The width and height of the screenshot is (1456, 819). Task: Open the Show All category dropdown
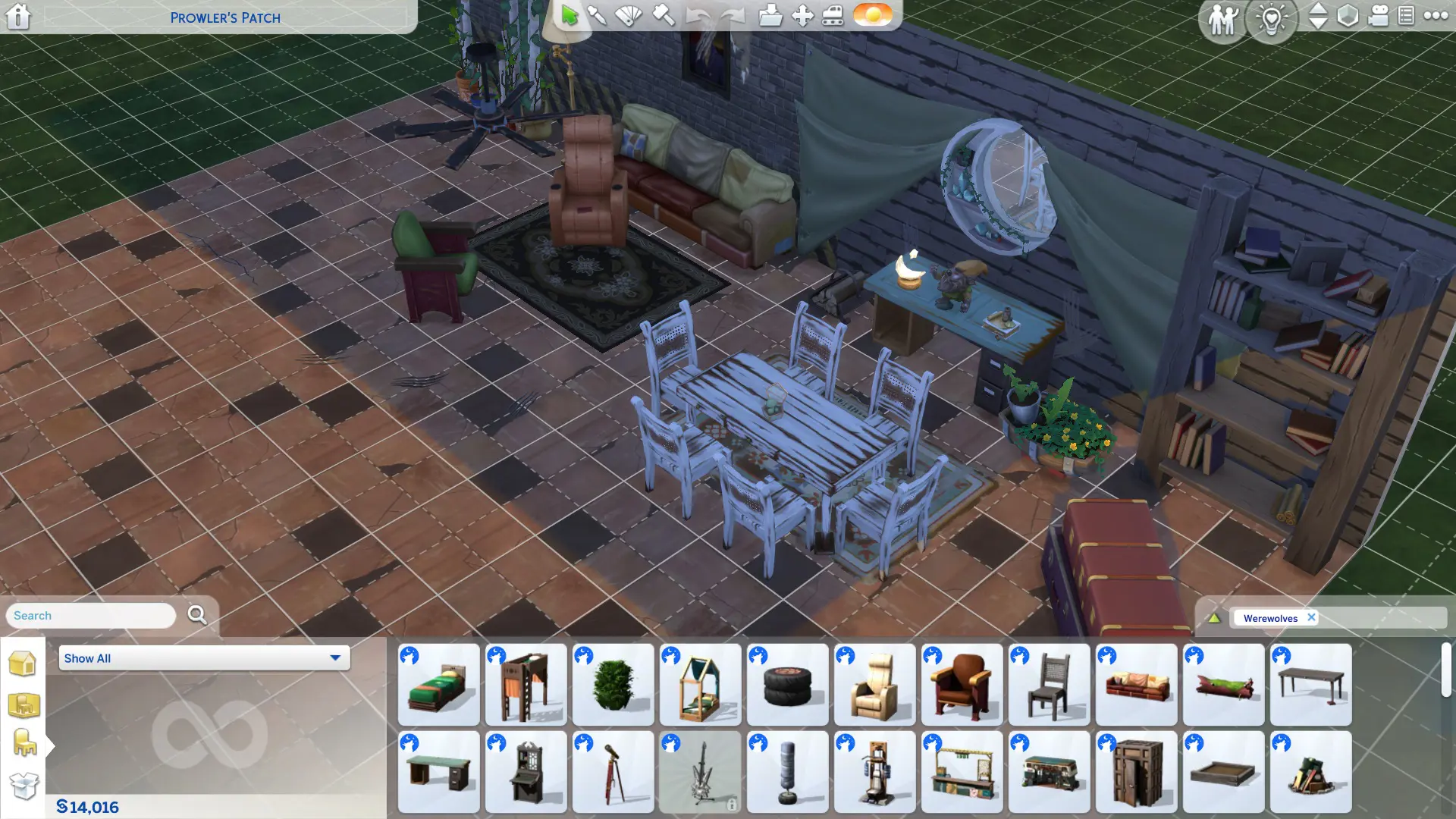(203, 658)
